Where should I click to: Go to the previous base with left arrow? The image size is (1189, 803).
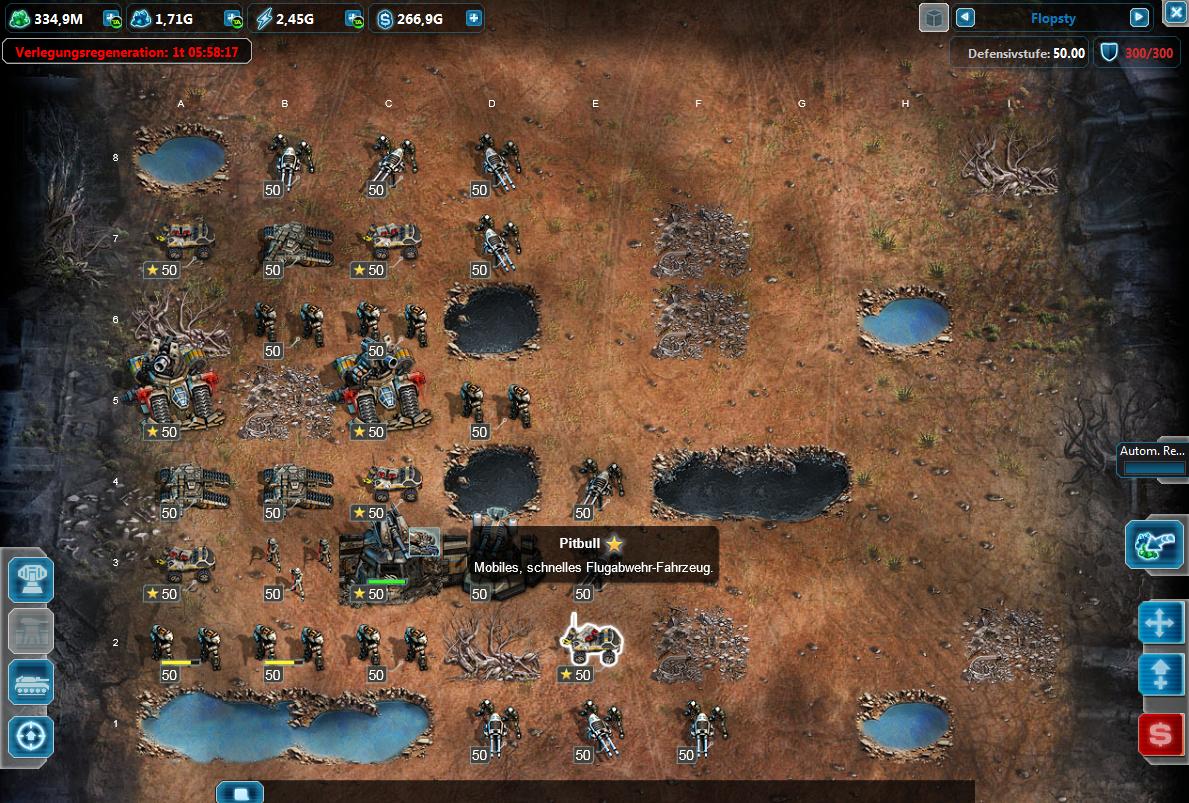coord(965,18)
